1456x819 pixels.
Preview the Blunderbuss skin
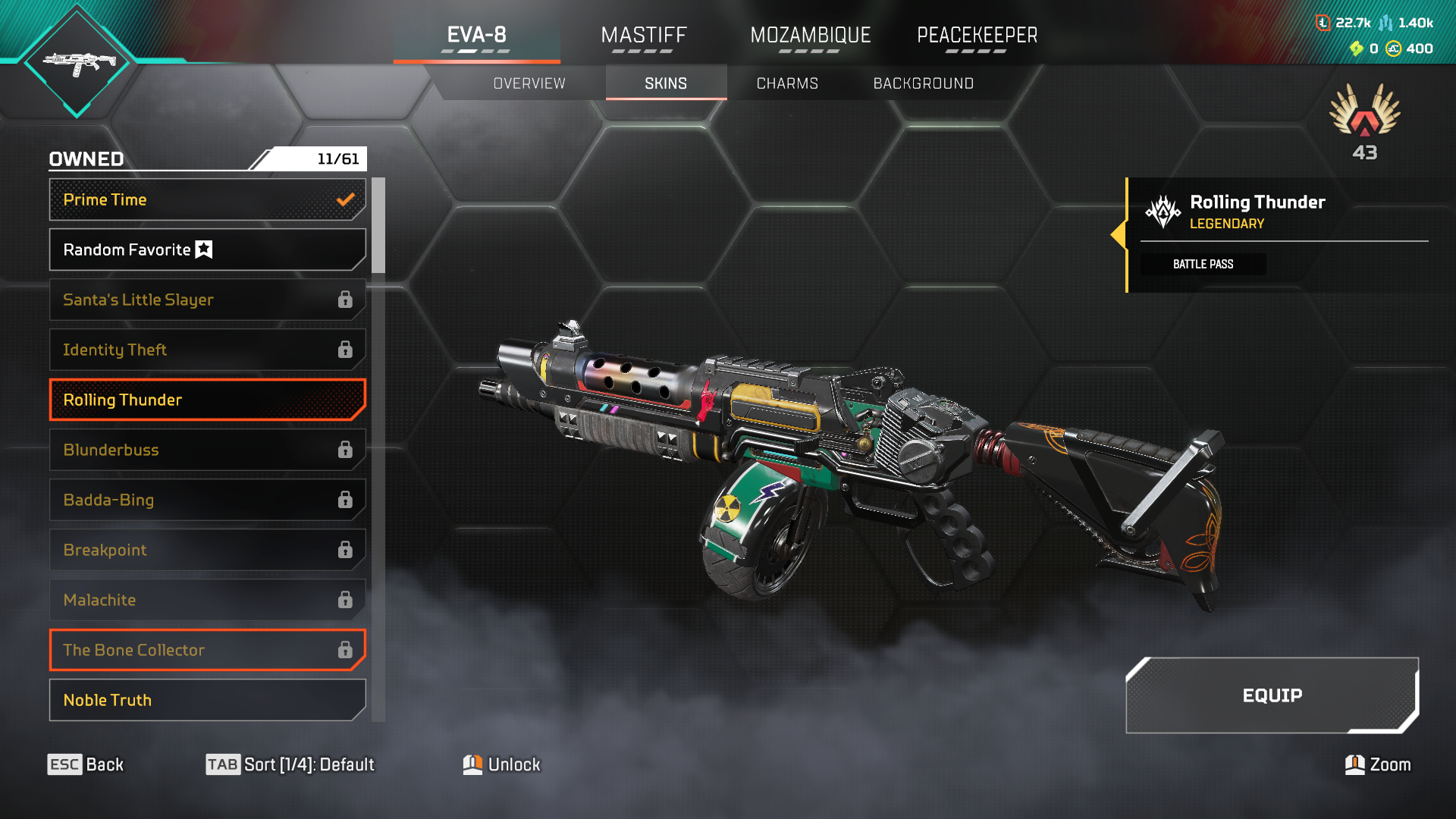click(x=207, y=450)
